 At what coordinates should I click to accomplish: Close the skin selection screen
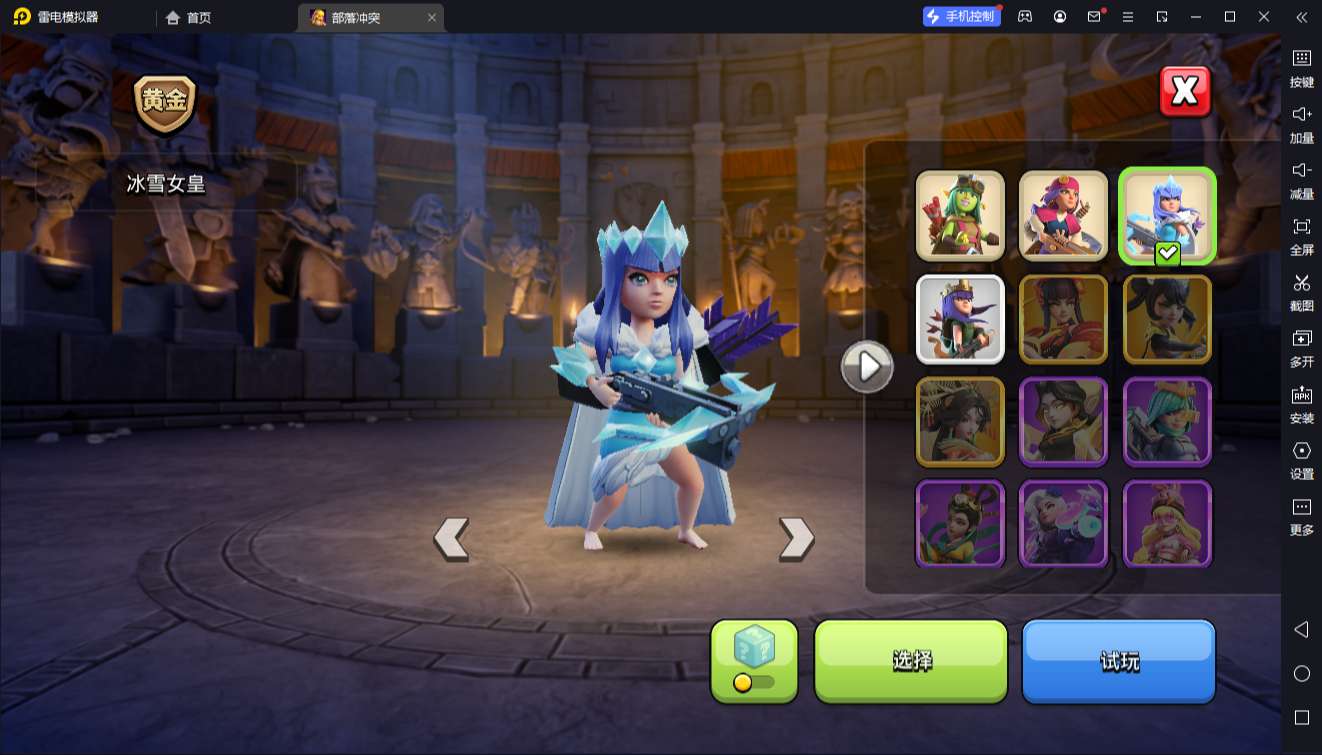[1185, 92]
